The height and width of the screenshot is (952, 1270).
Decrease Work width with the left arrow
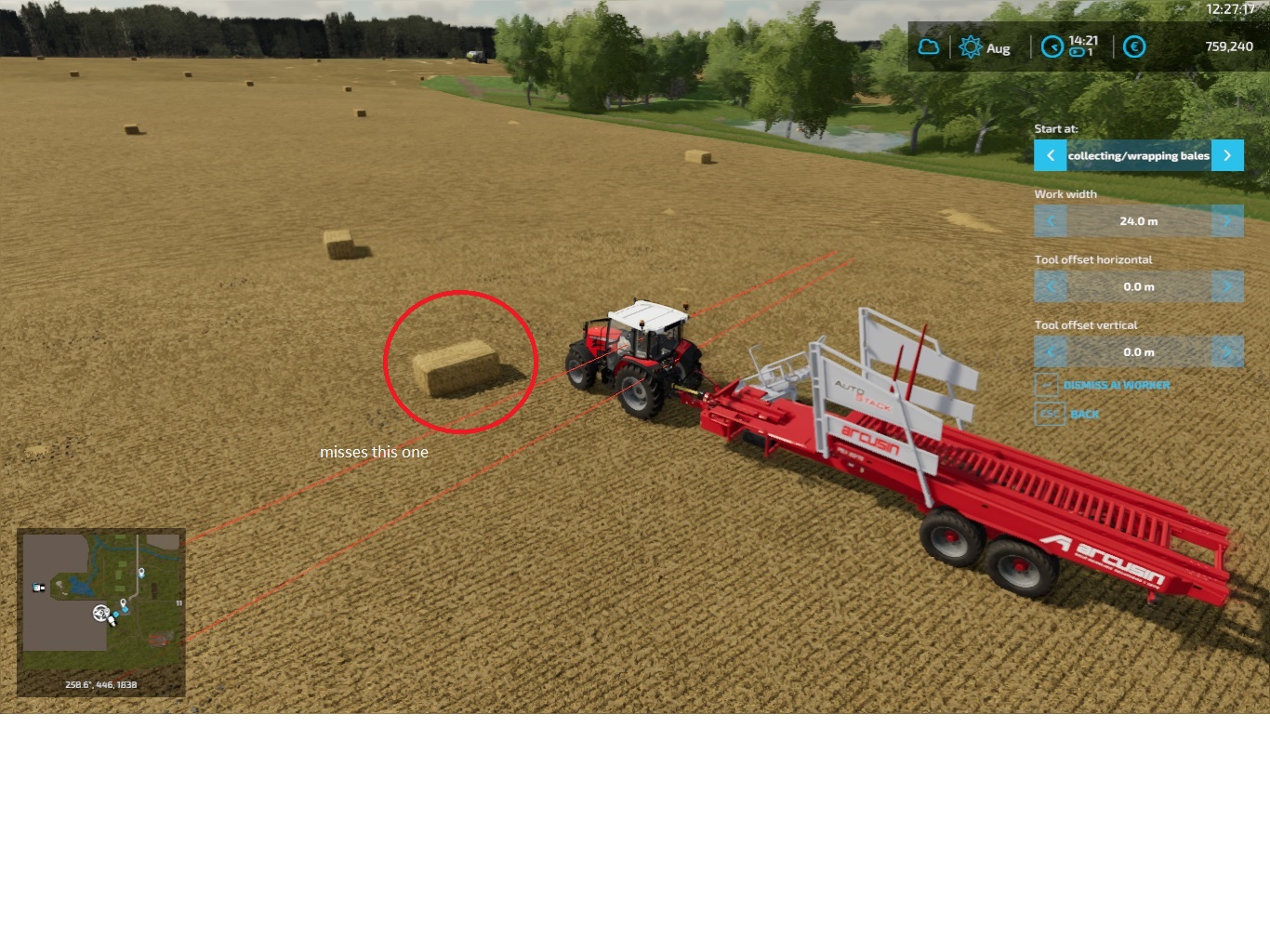pos(1051,220)
